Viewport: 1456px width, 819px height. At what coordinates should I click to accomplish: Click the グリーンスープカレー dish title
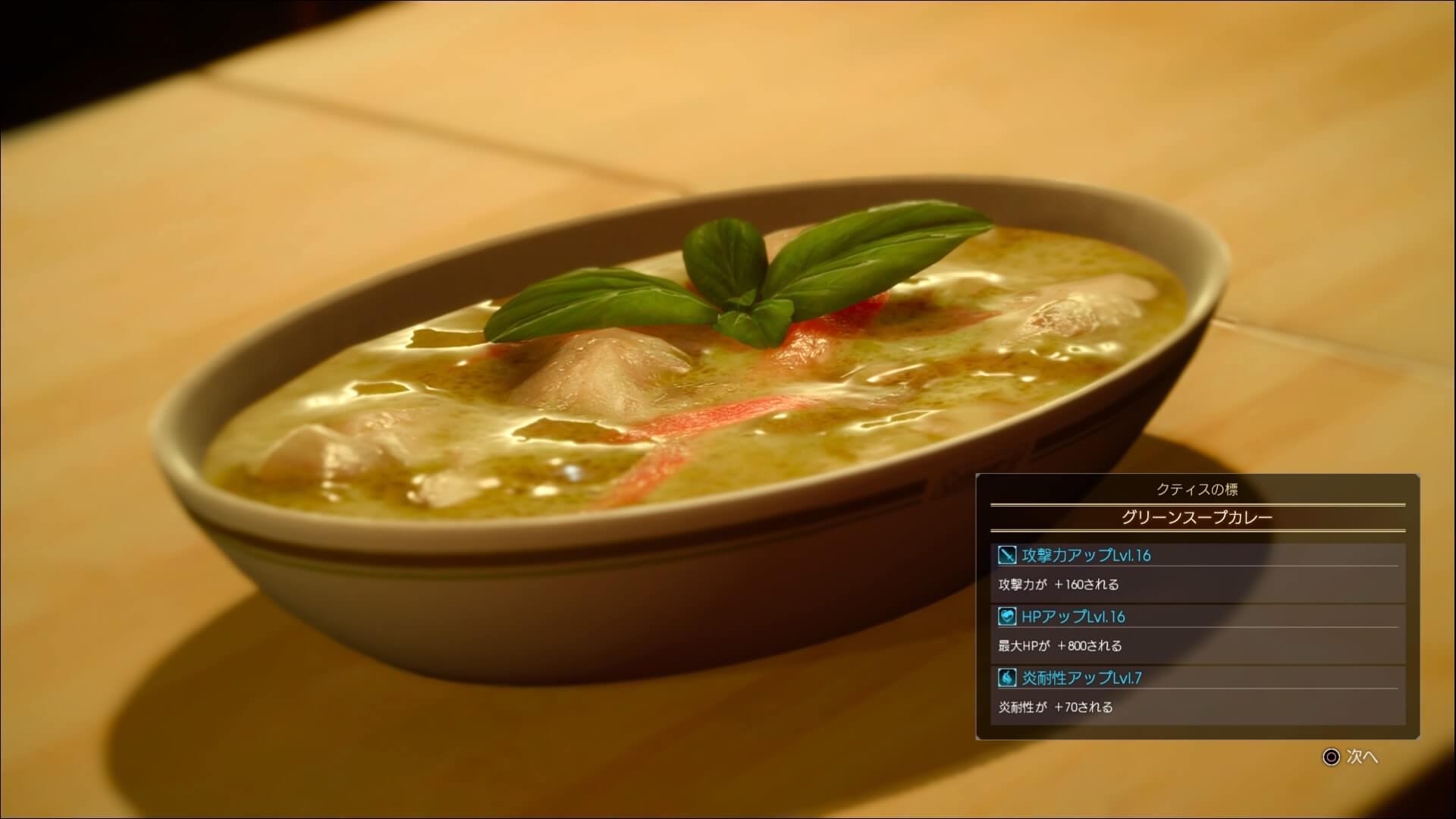(x=1197, y=518)
